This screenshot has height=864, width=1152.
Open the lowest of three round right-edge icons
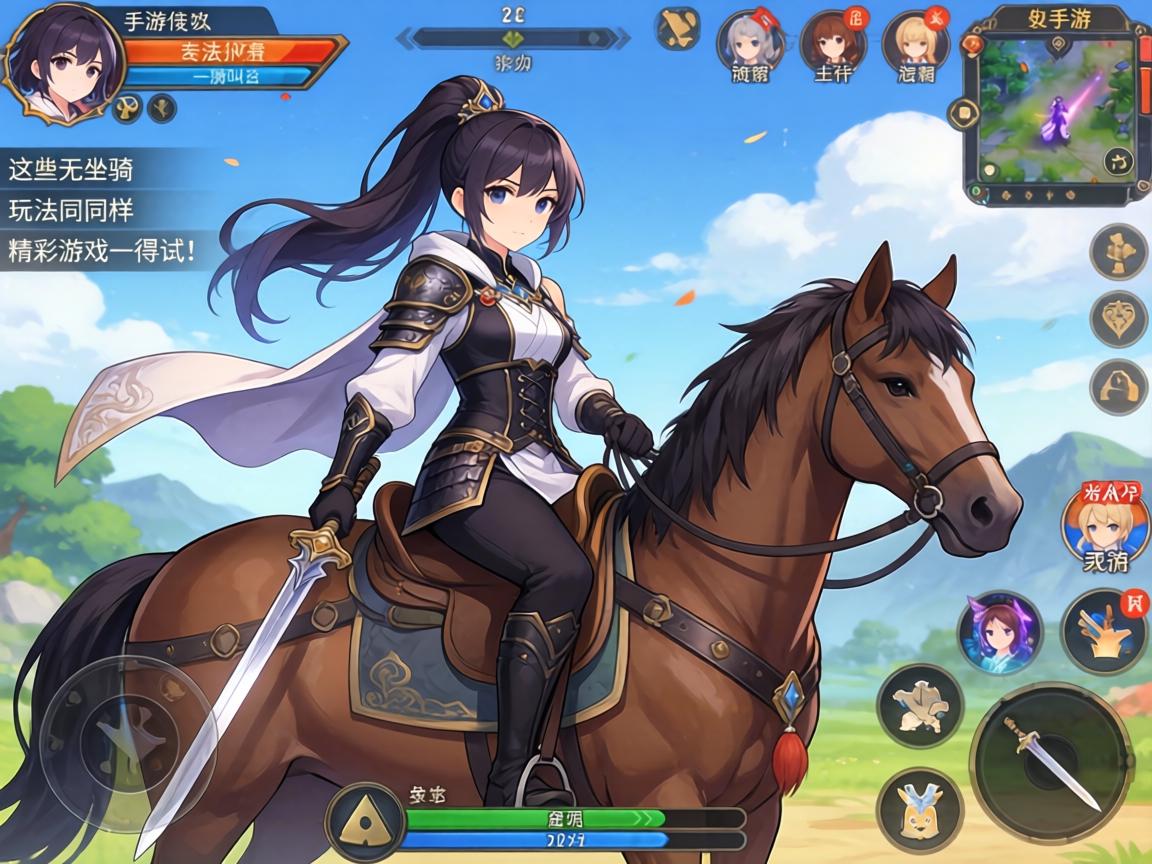(1118, 387)
